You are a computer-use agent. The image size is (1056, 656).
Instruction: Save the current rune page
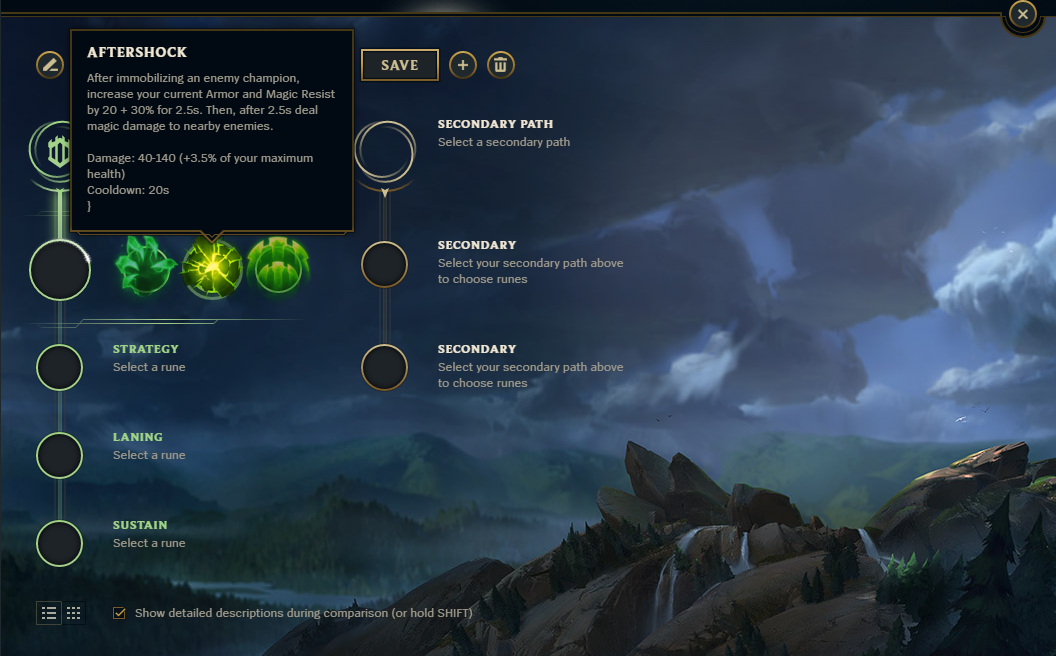tap(399, 65)
